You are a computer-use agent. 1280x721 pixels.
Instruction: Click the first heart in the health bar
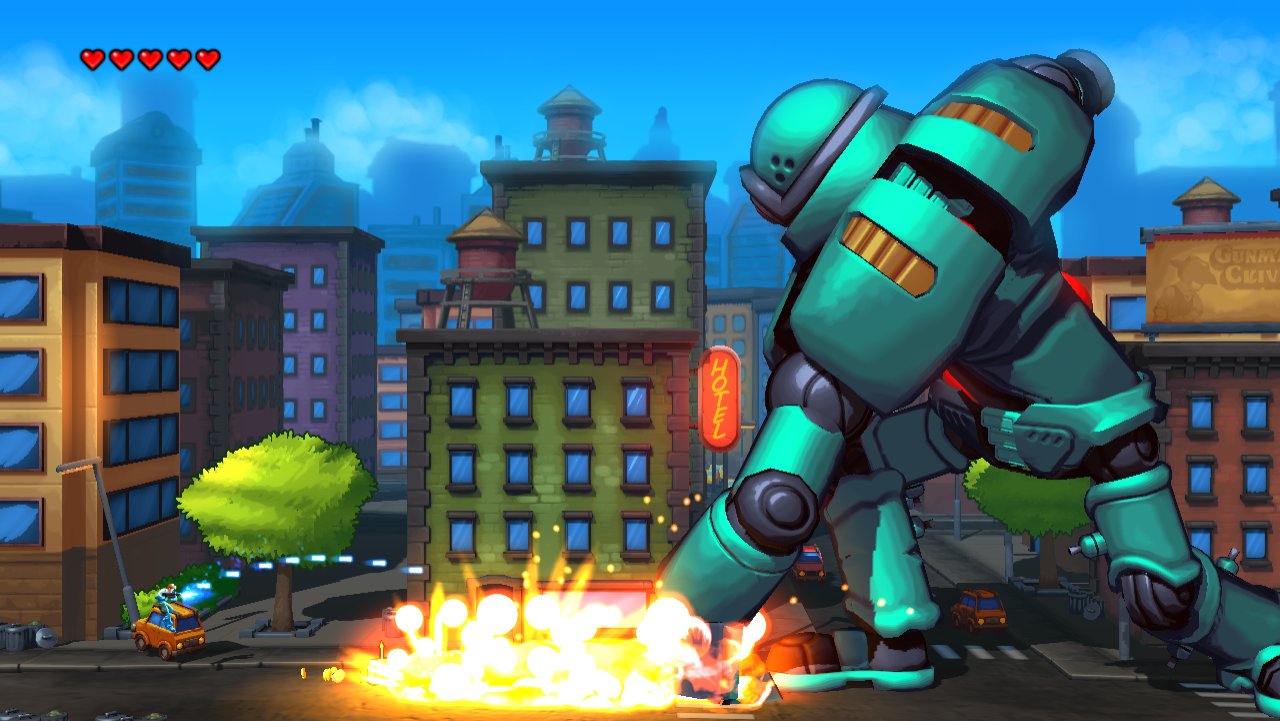point(90,57)
